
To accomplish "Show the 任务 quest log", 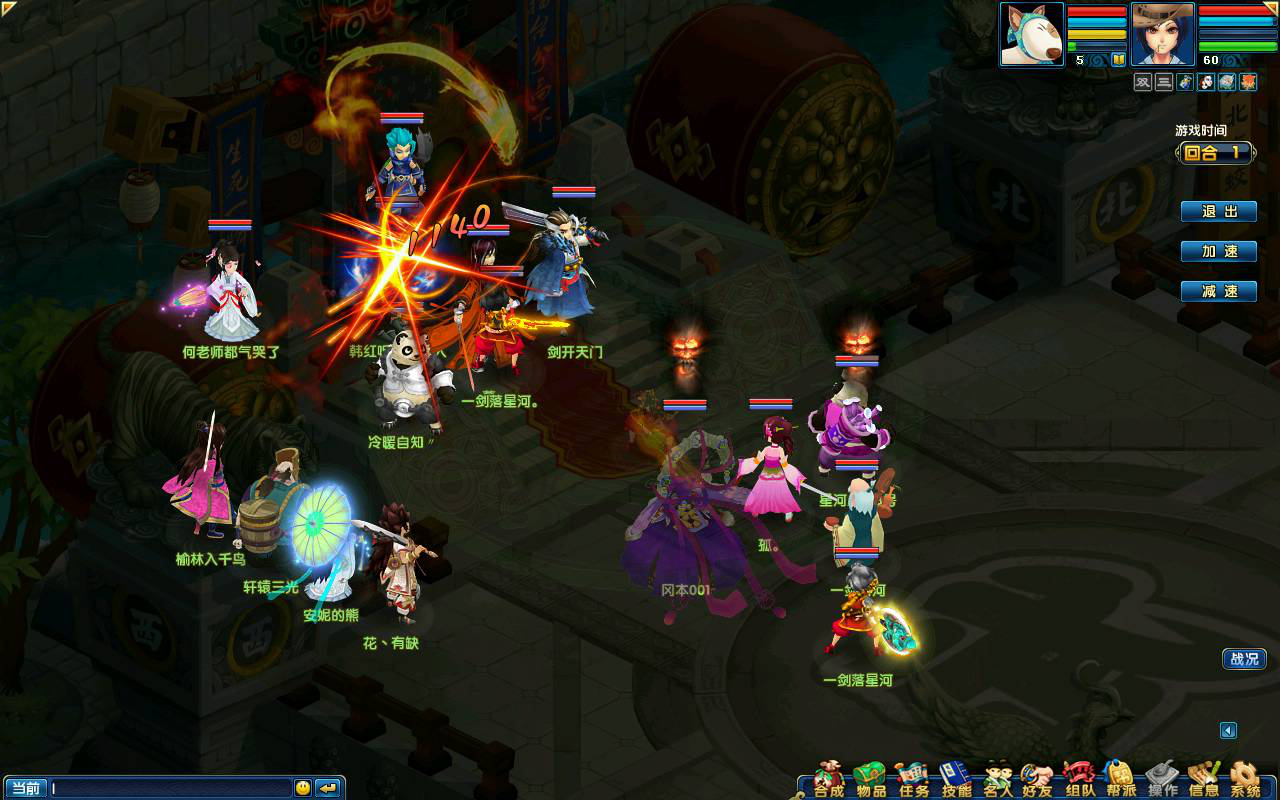I will point(913,780).
